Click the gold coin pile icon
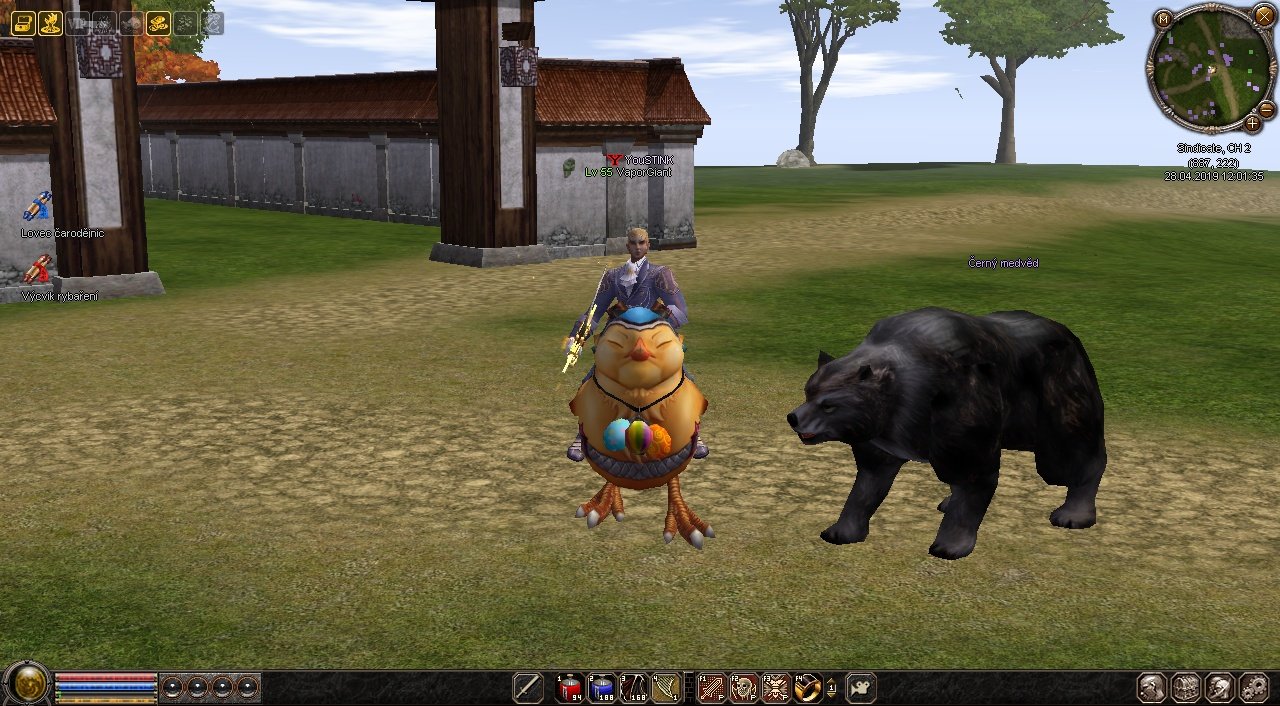The width and height of the screenshot is (1280, 706). click(x=158, y=23)
